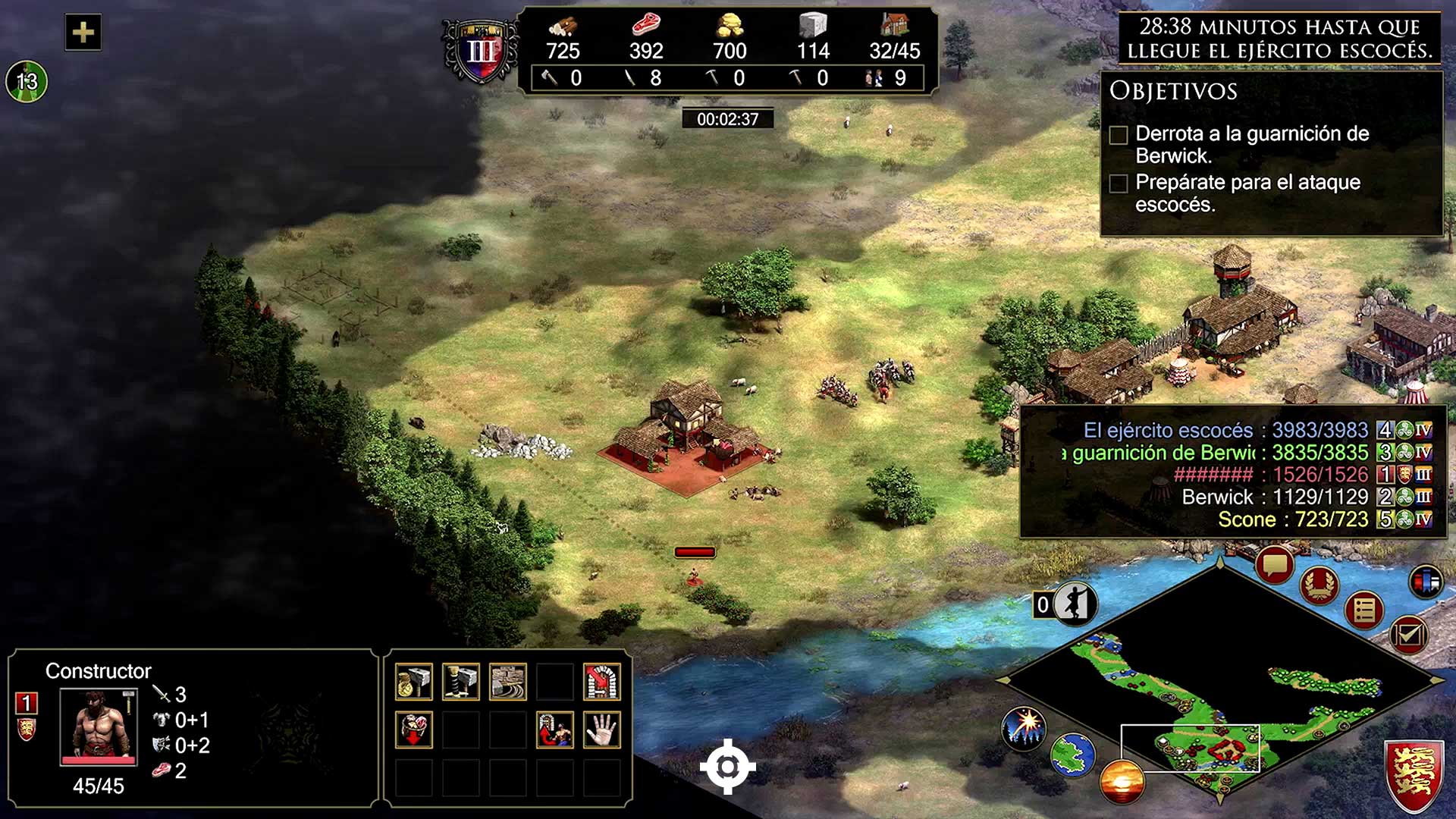Activate the villager return-to-work archway icon
Screen dimensions: 1456x819
pos(555,730)
